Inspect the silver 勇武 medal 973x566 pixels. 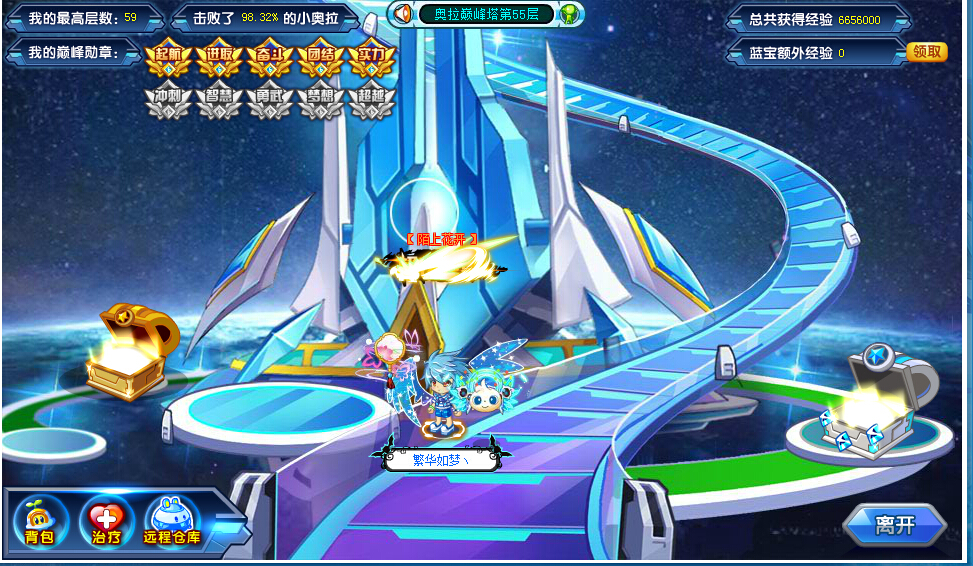point(270,101)
